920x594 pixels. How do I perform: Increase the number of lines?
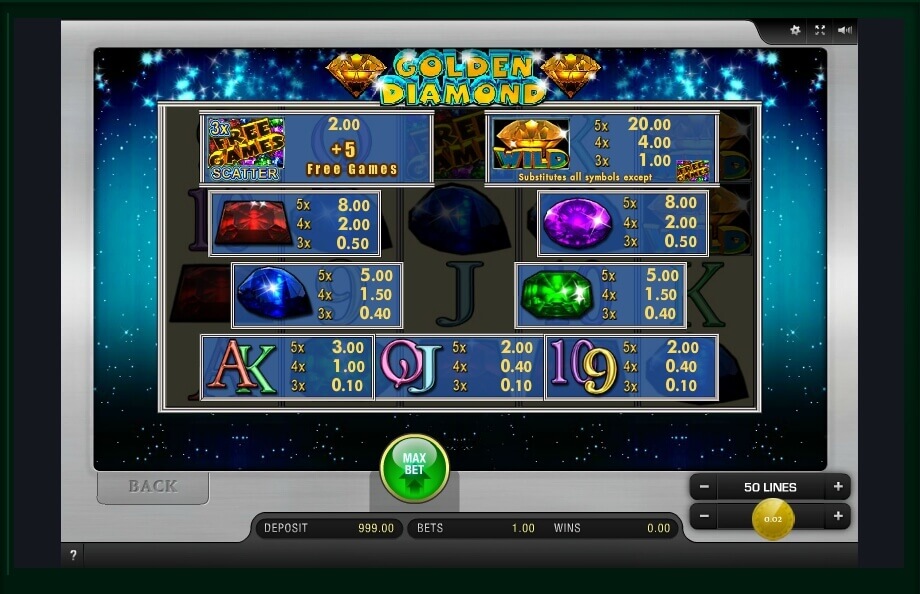(838, 487)
